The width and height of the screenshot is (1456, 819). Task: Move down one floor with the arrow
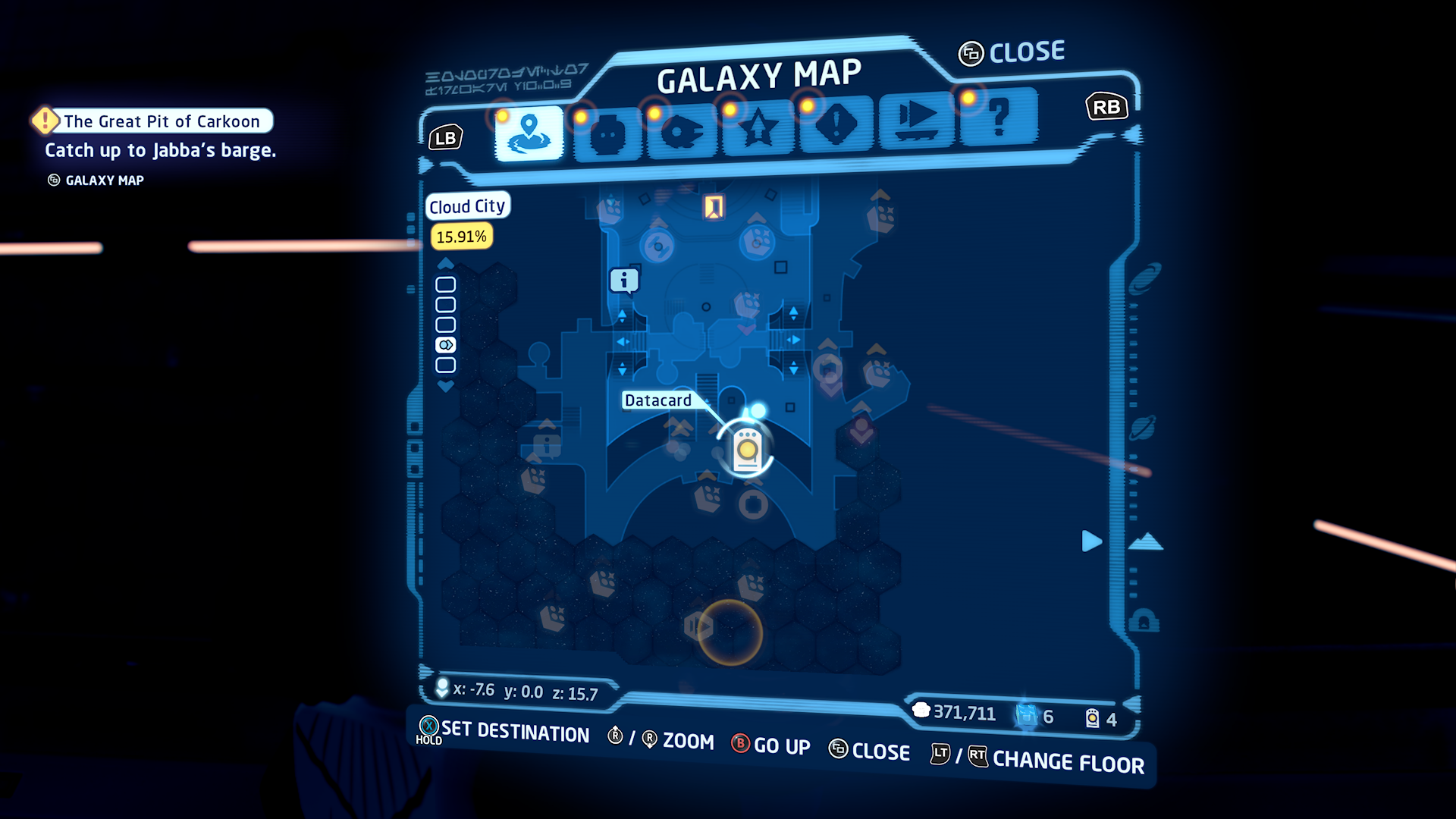[446, 386]
